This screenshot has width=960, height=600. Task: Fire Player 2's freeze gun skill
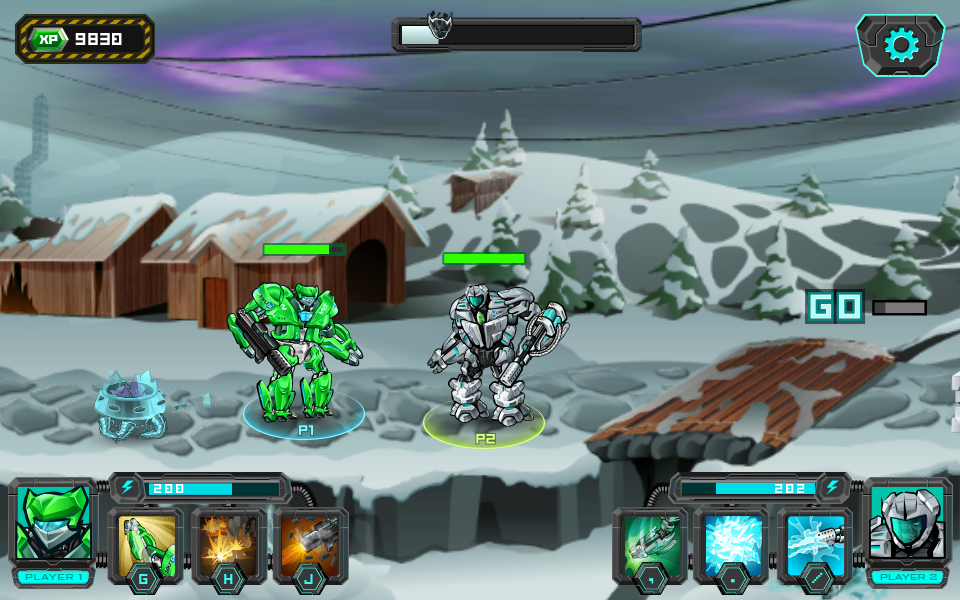pyautogui.click(x=814, y=545)
